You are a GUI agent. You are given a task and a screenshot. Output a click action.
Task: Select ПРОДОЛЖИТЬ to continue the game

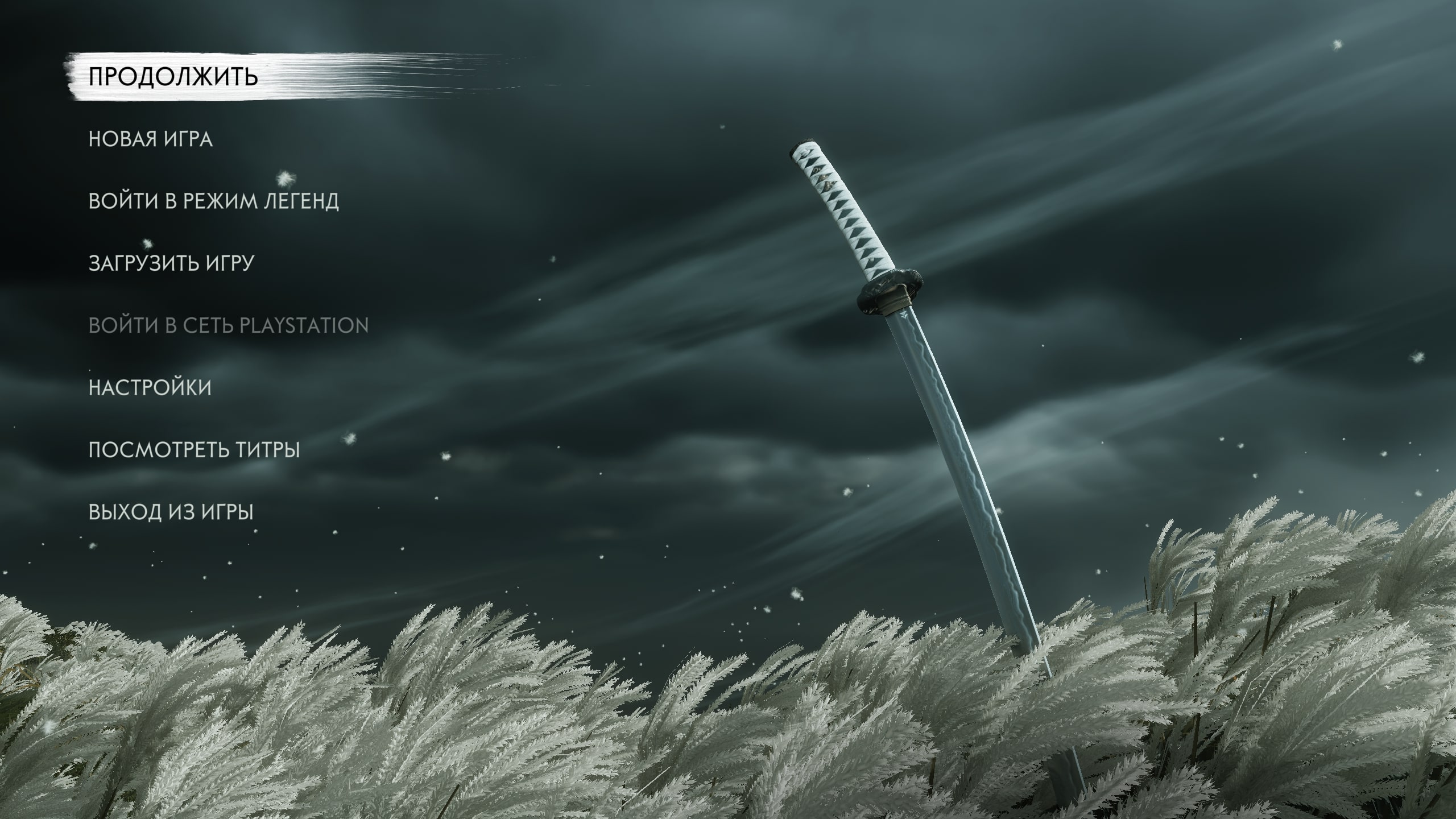coord(173,77)
